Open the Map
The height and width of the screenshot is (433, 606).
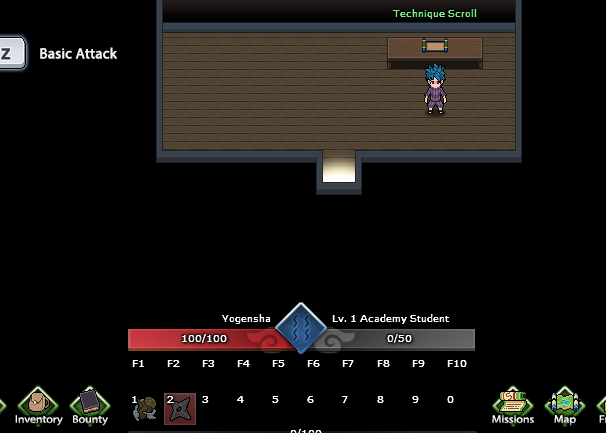[564, 403]
